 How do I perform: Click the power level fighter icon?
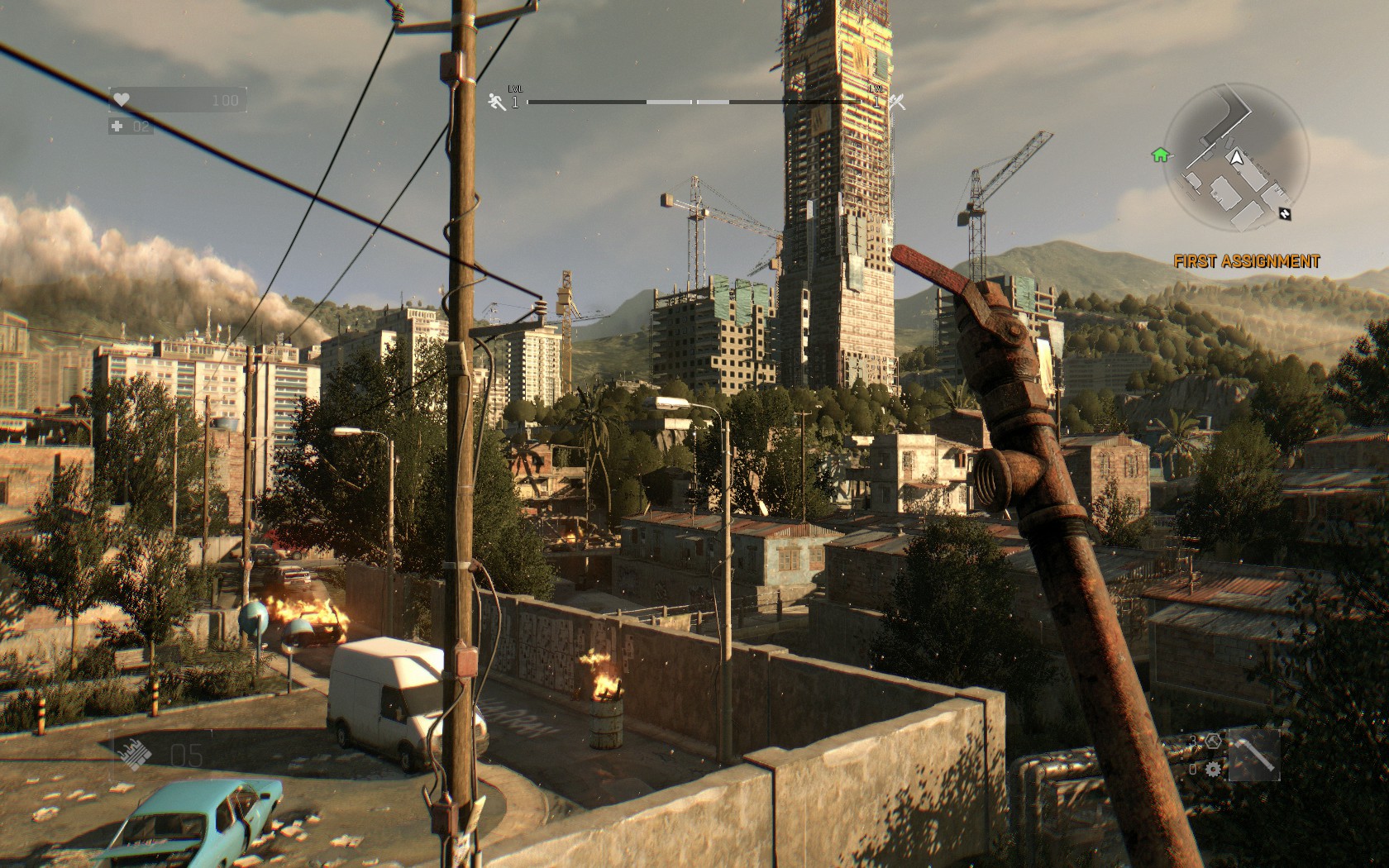pyautogui.click(x=899, y=102)
